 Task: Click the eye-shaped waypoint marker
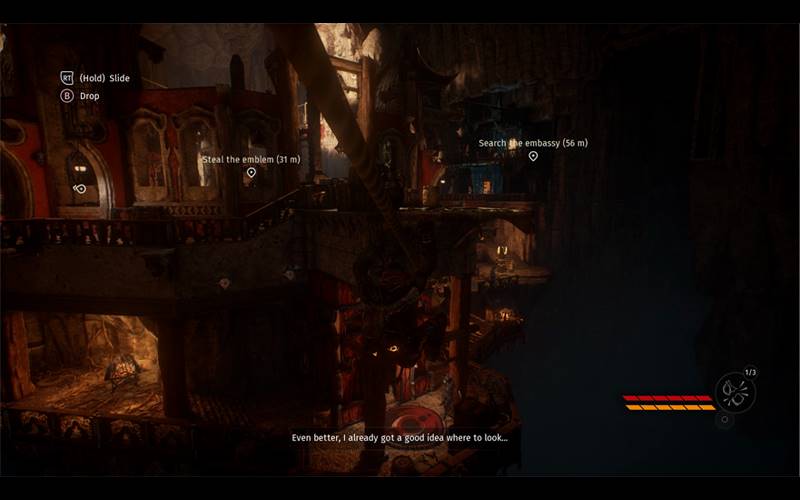tap(80, 188)
